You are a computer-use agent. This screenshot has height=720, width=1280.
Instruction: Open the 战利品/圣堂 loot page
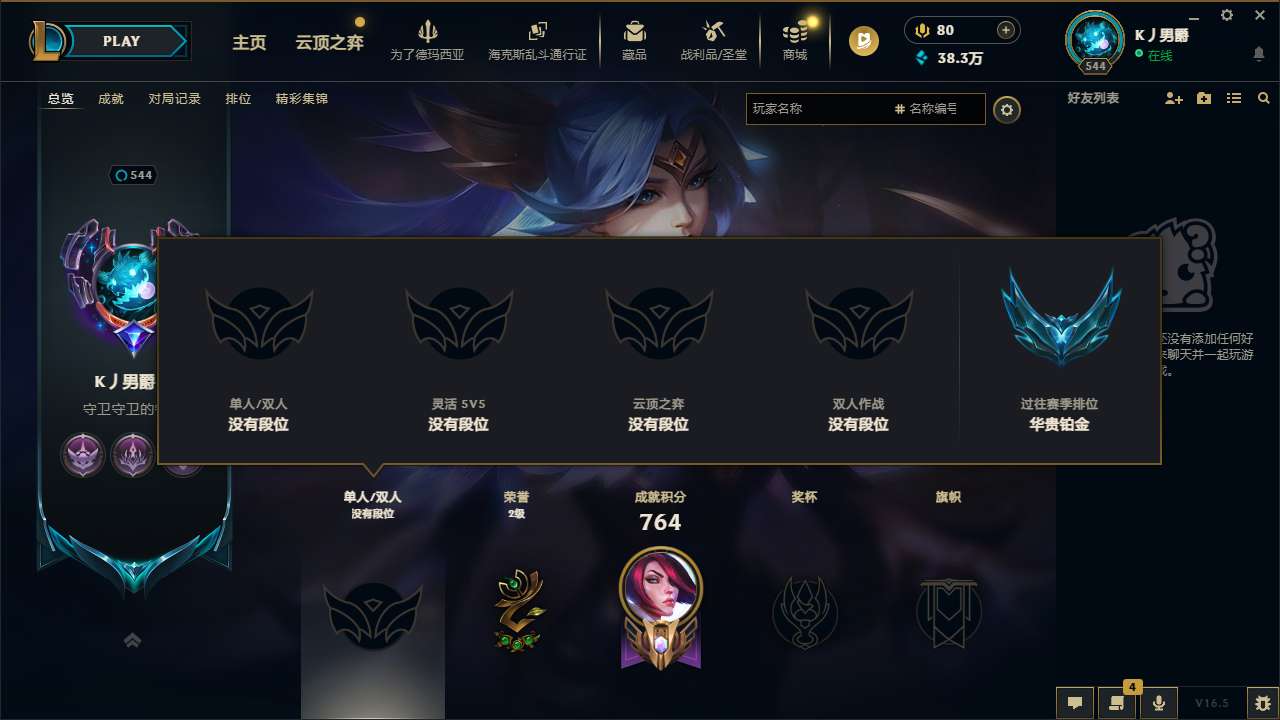click(x=713, y=40)
